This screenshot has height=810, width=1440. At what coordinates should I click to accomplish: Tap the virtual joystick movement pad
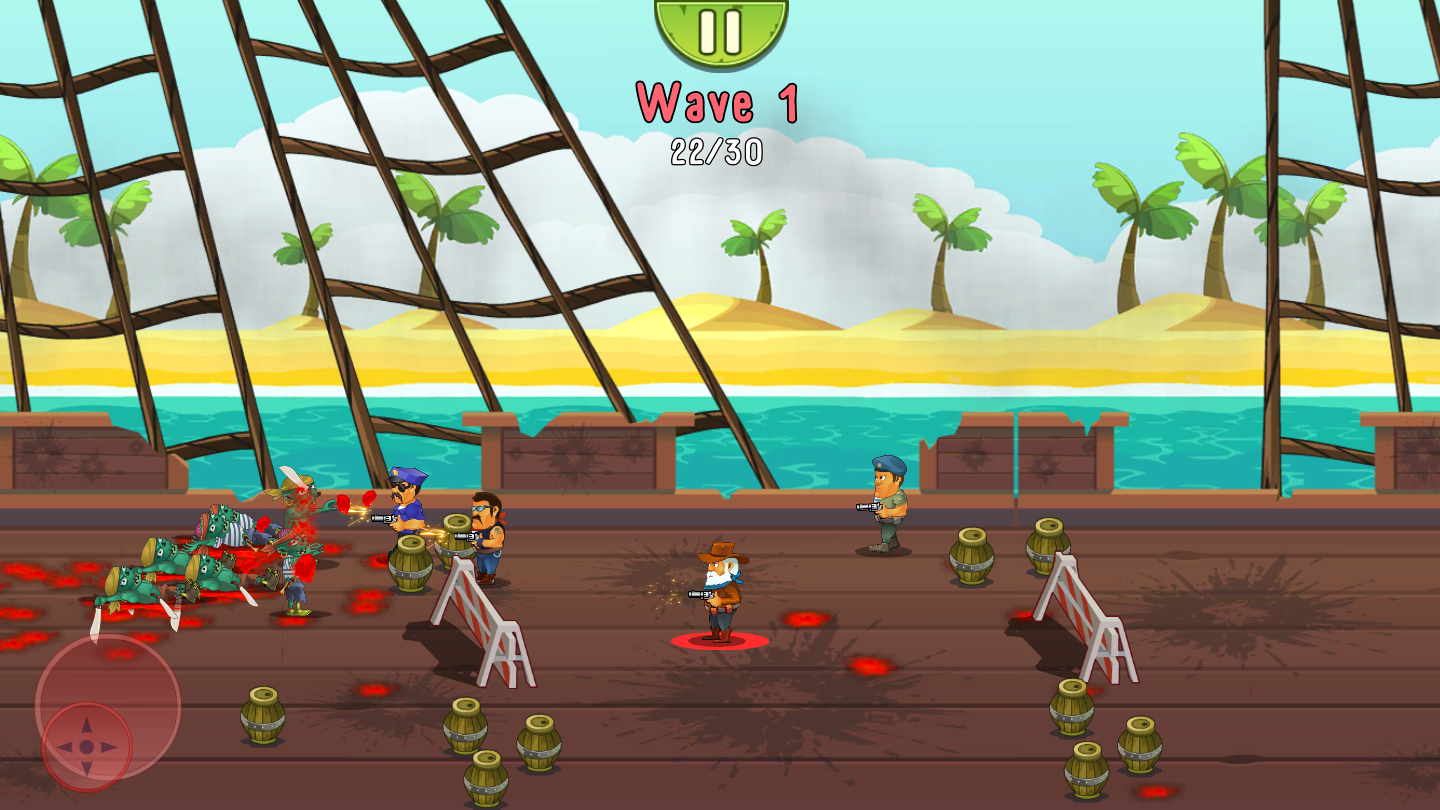(x=88, y=745)
